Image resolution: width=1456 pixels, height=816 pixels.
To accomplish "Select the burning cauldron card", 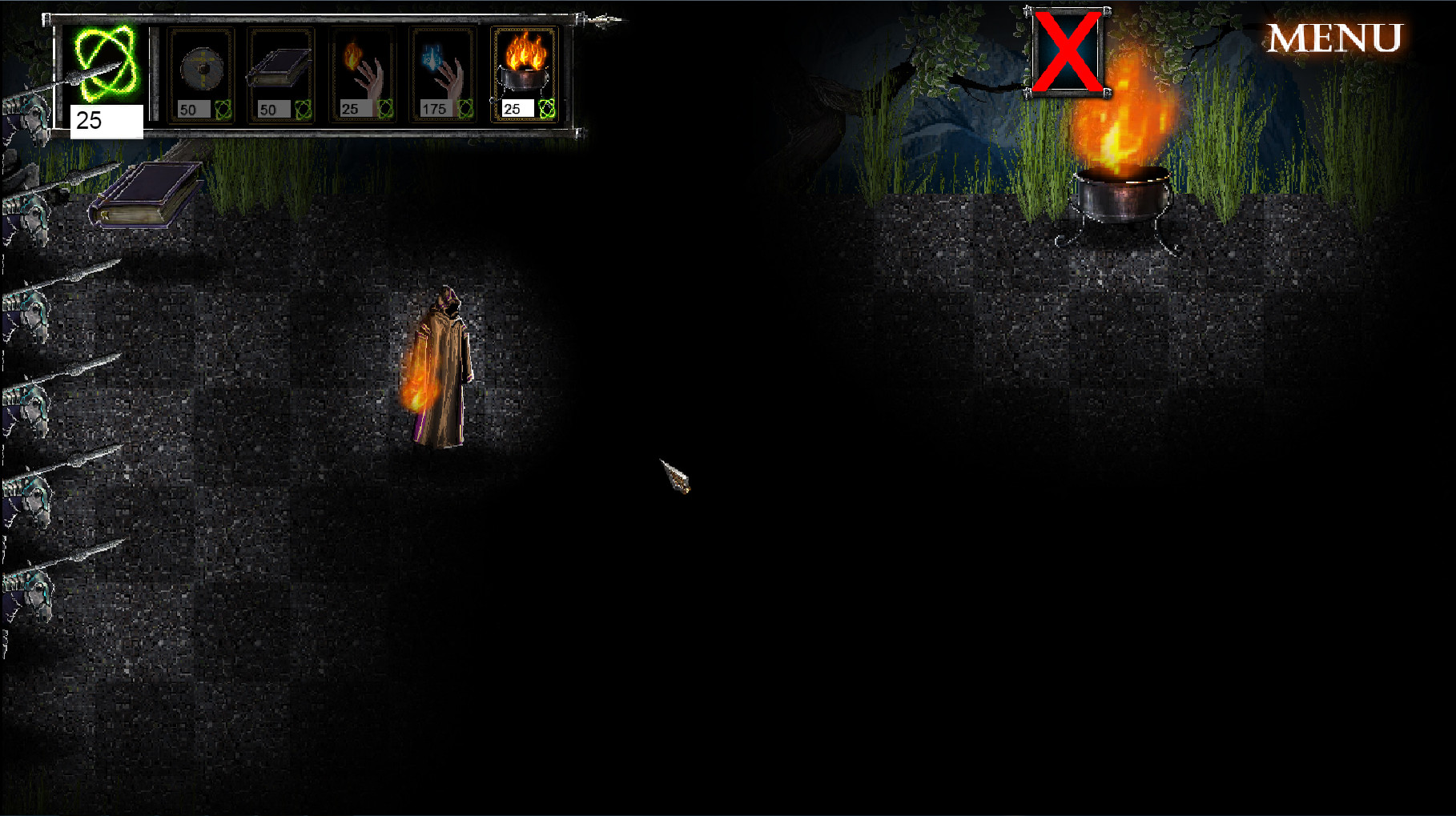I will click(x=525, y=68).
